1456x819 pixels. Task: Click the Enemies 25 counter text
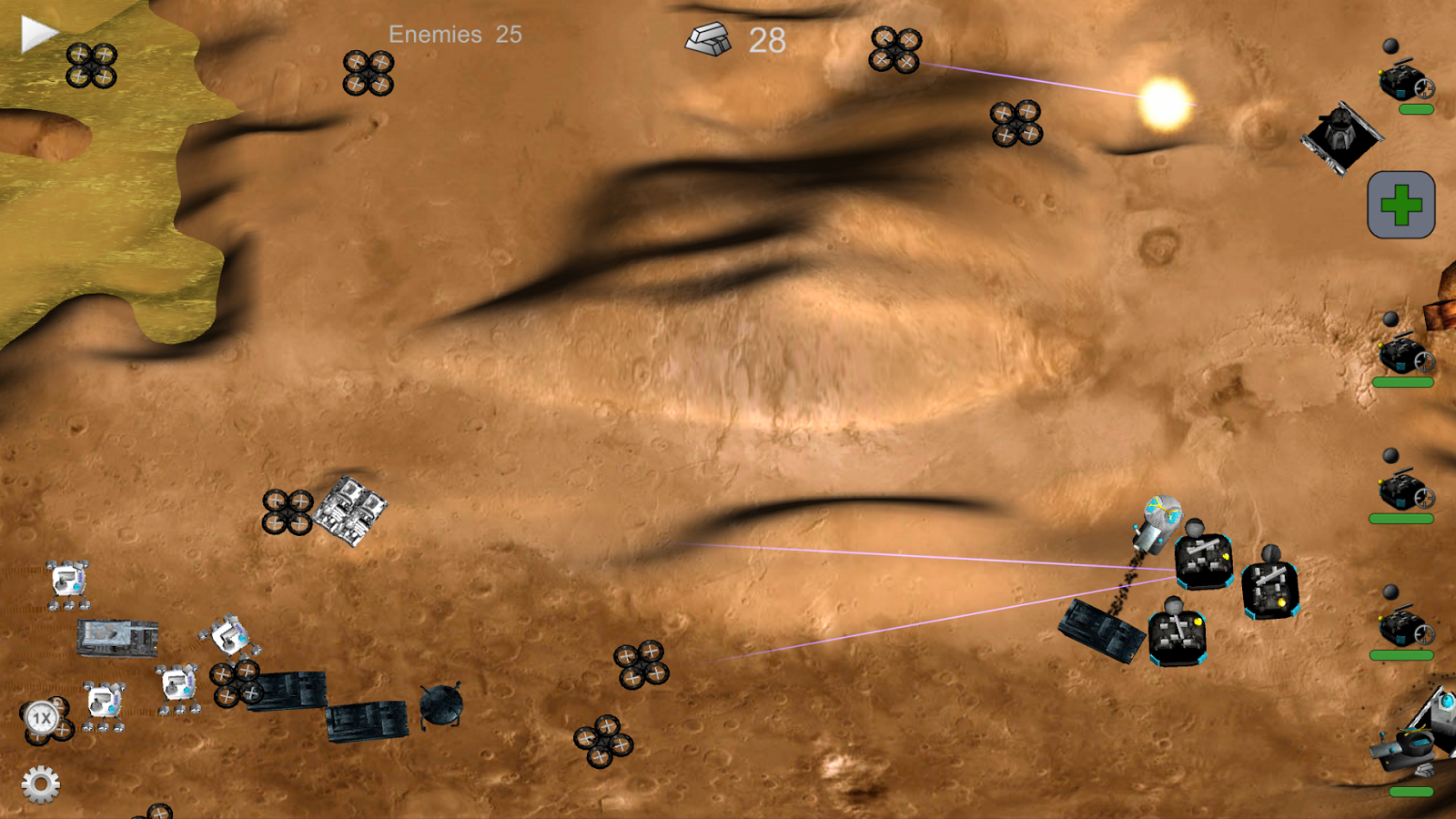click(x=453, y=35)
